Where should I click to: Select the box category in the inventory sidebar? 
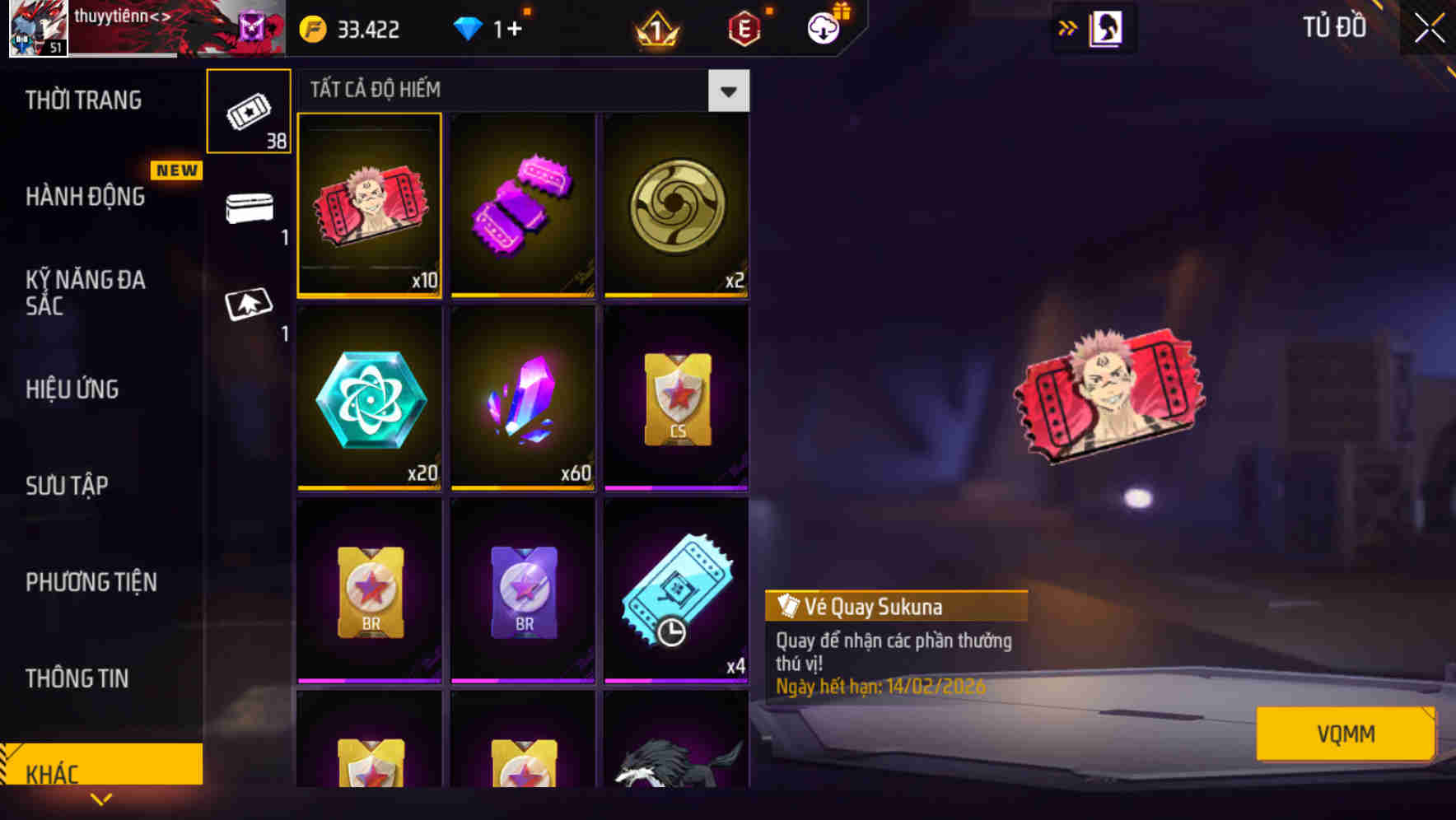[x=249, y=208]
